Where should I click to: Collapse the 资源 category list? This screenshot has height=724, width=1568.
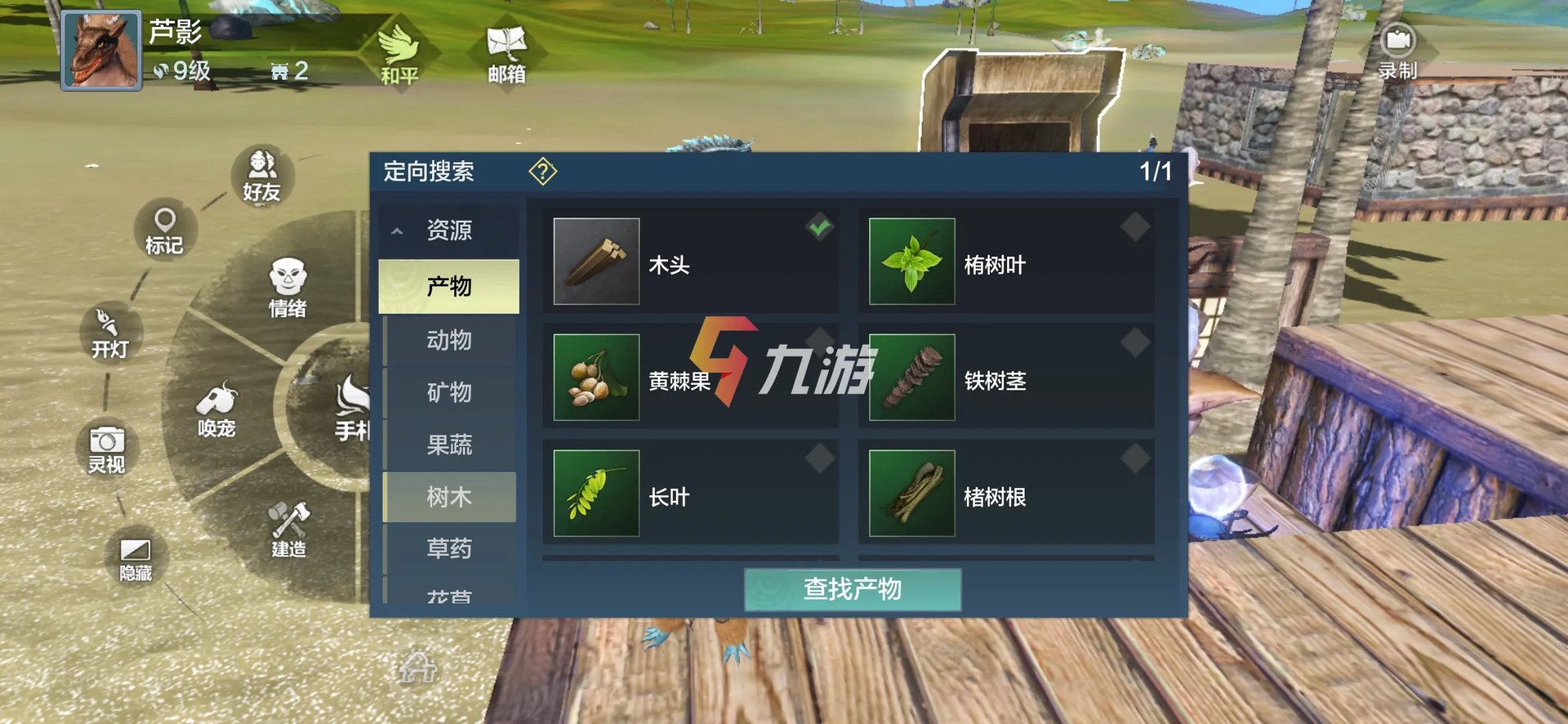coord(398,231)
